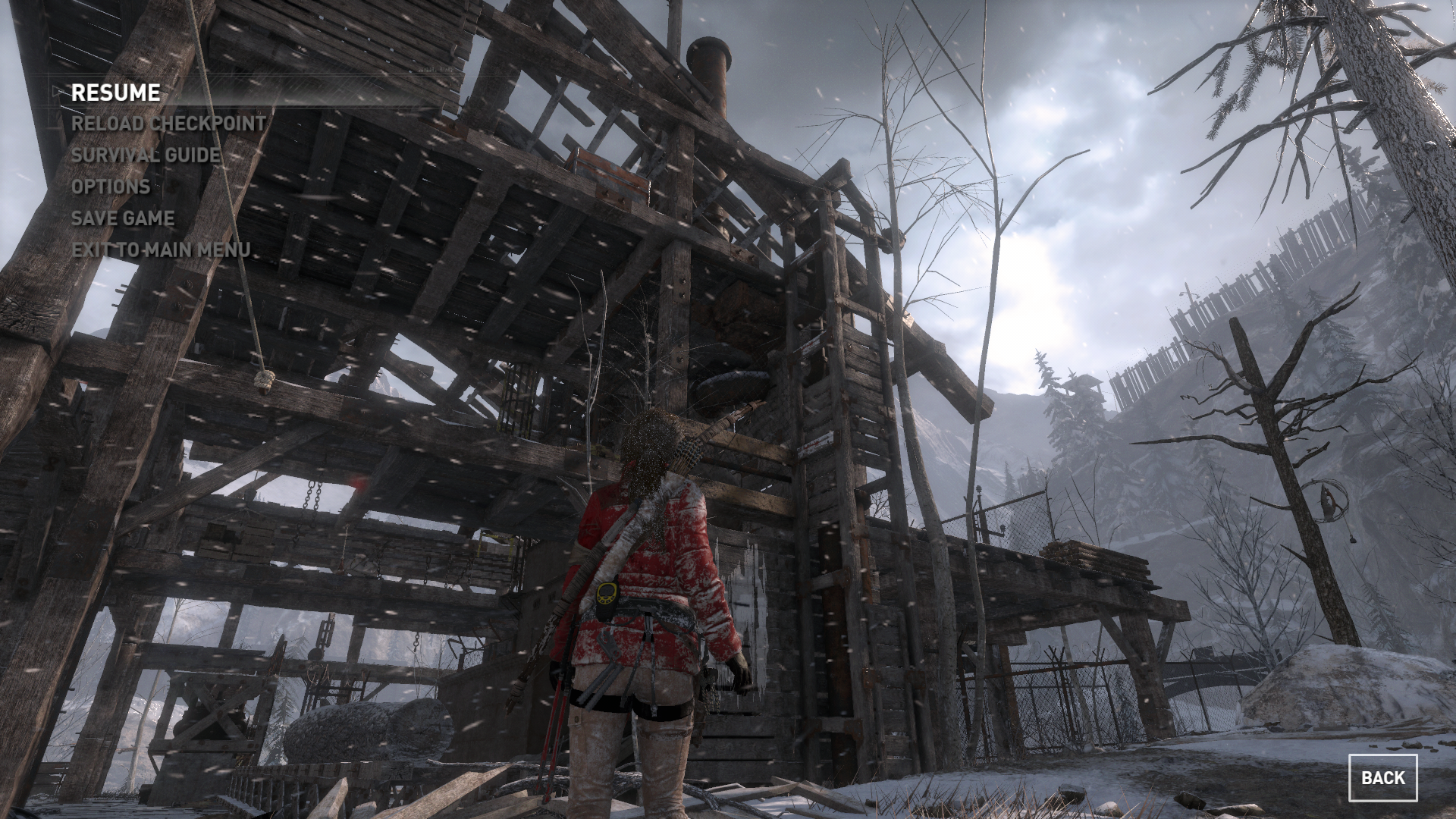Viewport: 1456px width, 819px height.
Task: Save your current progress
Action: click(x=122, y=218)
